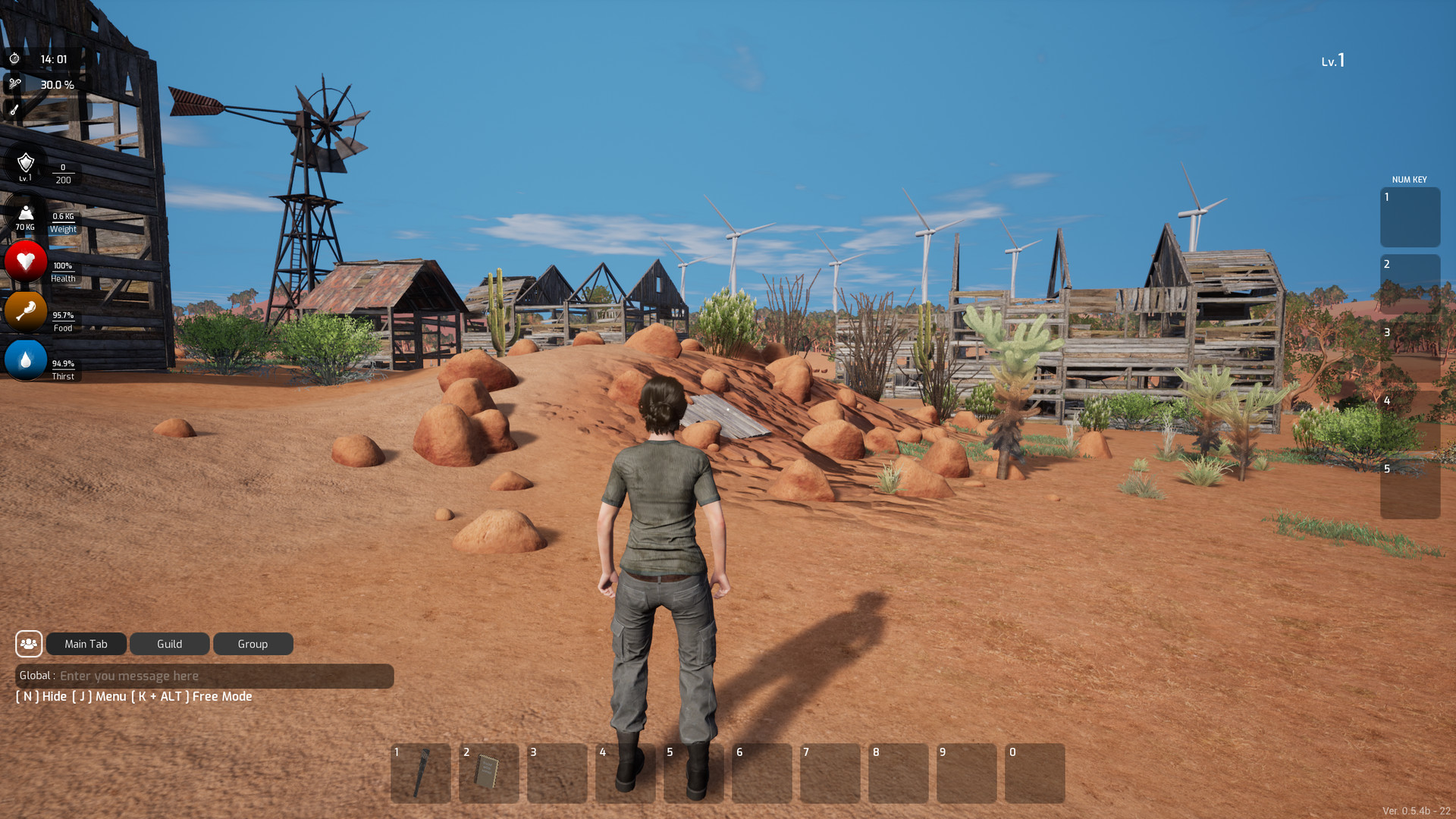Open the Group chat channel
1456x819 pixels.
pyautogui.click(x=253, y=644)
